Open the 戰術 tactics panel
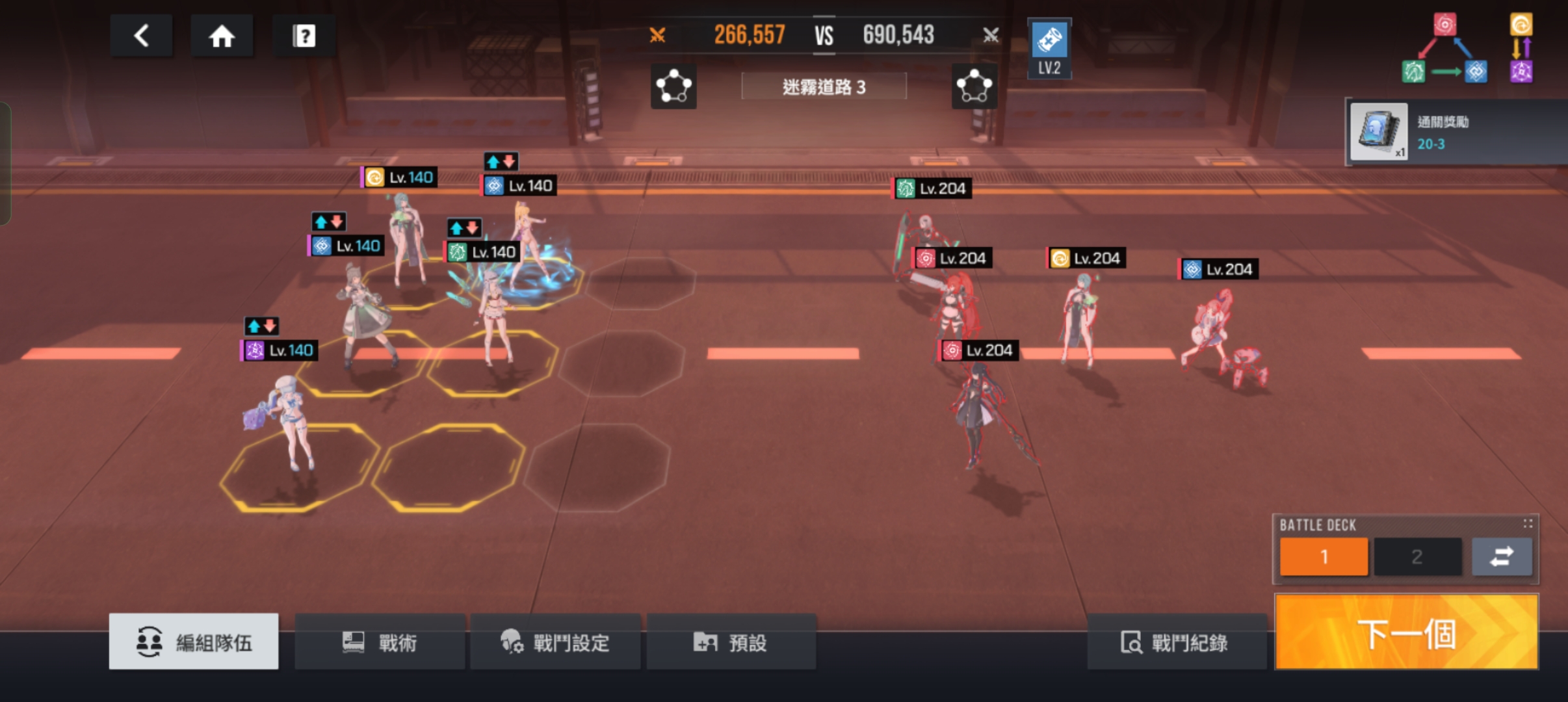Viewport: 1568px width, 702px height. pyautogui.click(x=380, y=642)
